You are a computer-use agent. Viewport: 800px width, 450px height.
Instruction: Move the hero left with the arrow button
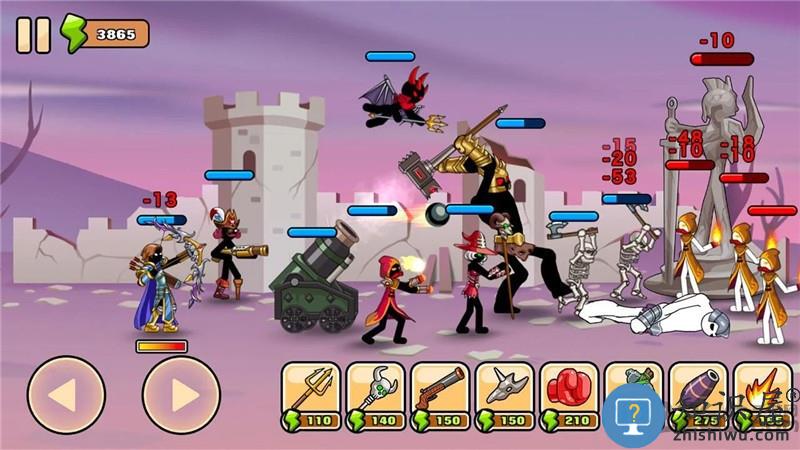[x=66, y=394]
